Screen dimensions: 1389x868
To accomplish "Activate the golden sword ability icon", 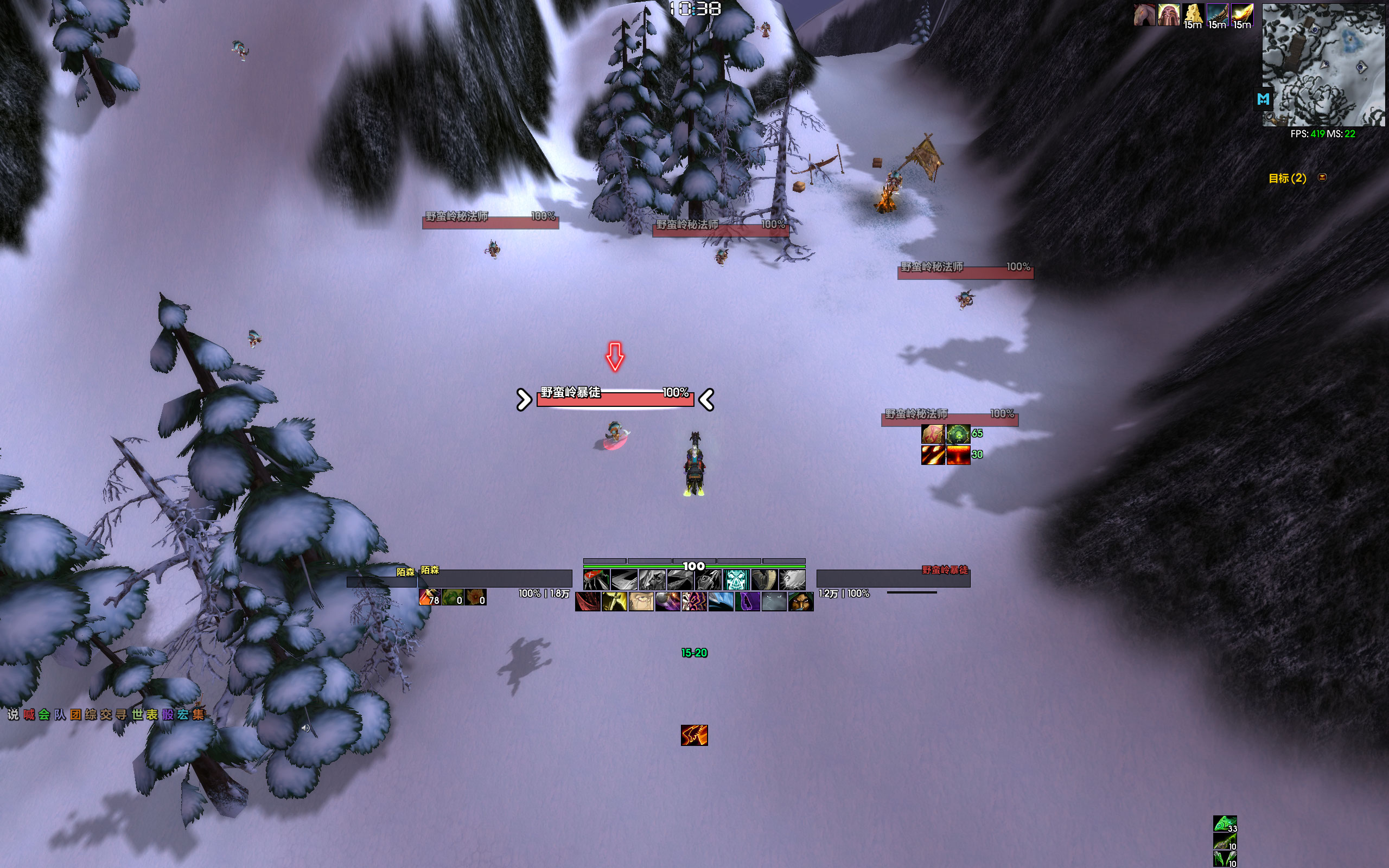I will tap(614, 602).
